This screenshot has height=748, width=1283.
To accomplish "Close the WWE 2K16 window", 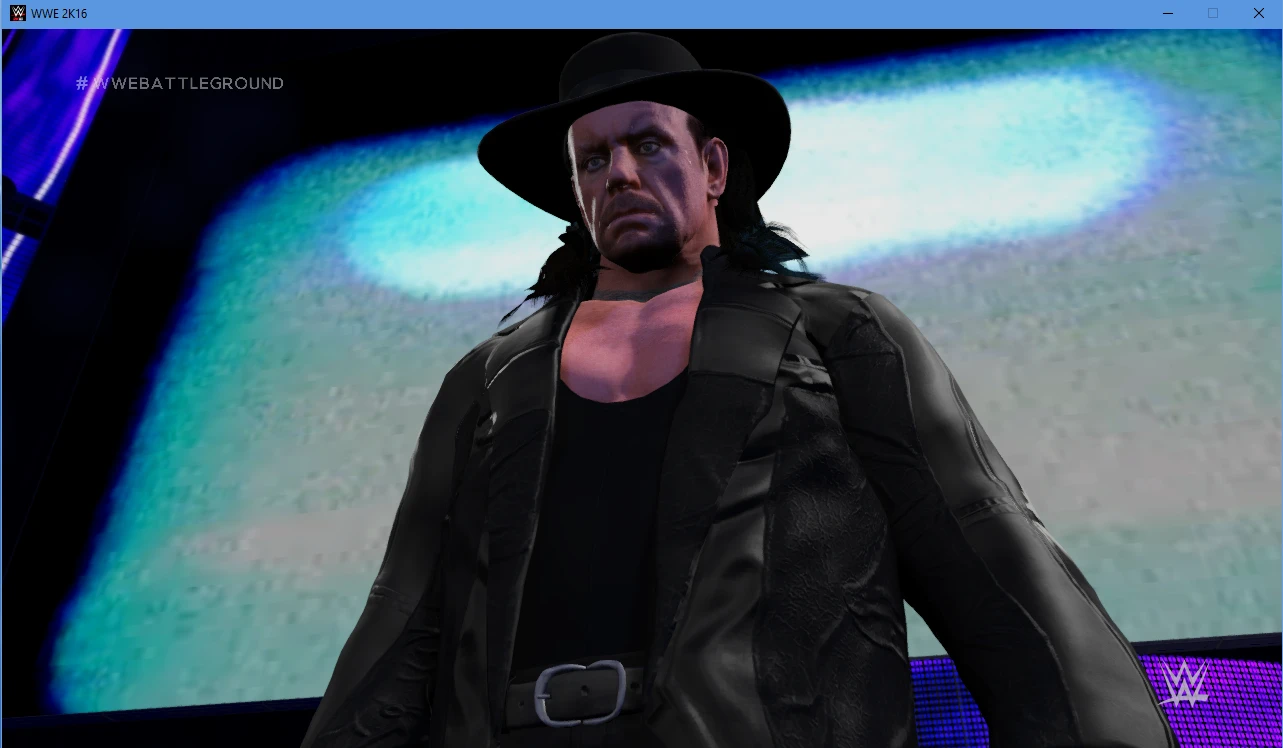I will point(1258,13).
